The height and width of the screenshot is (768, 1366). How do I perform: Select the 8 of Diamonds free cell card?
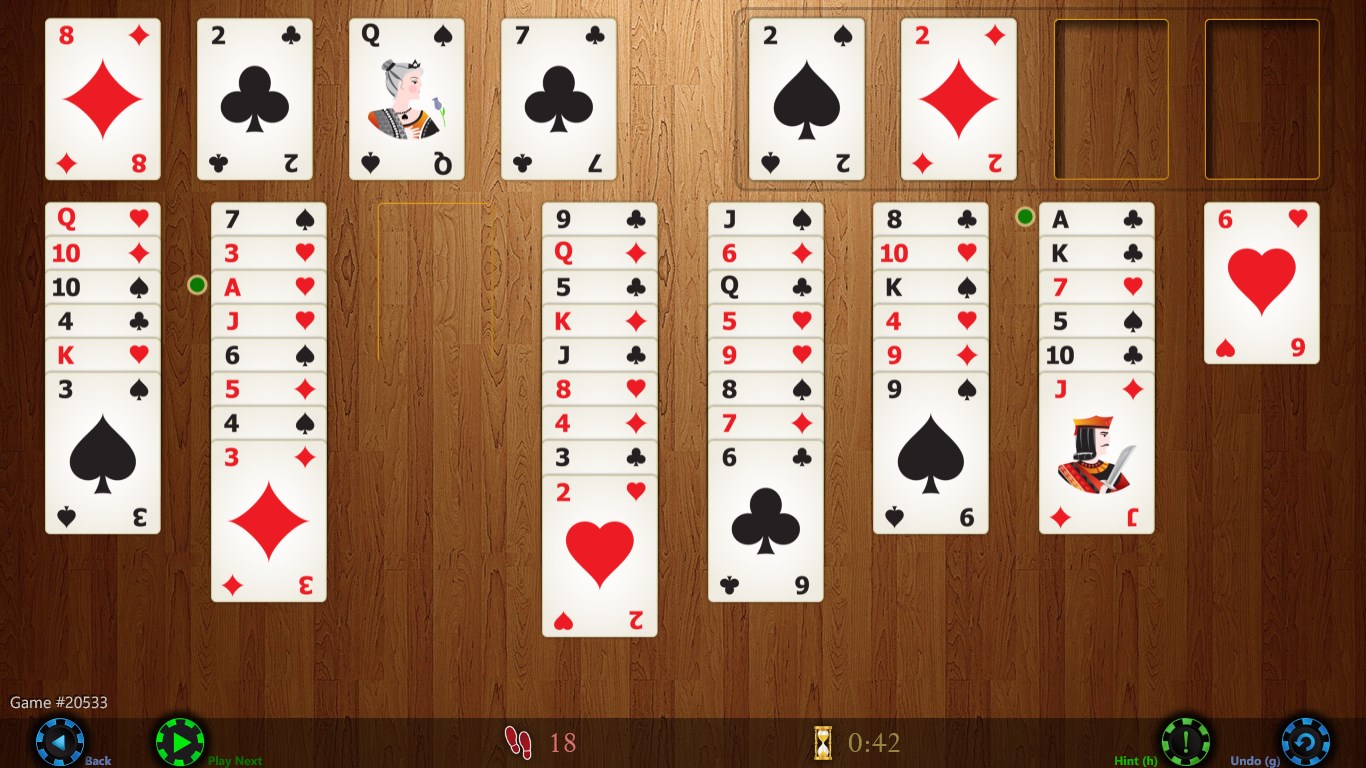click(102, 97)
